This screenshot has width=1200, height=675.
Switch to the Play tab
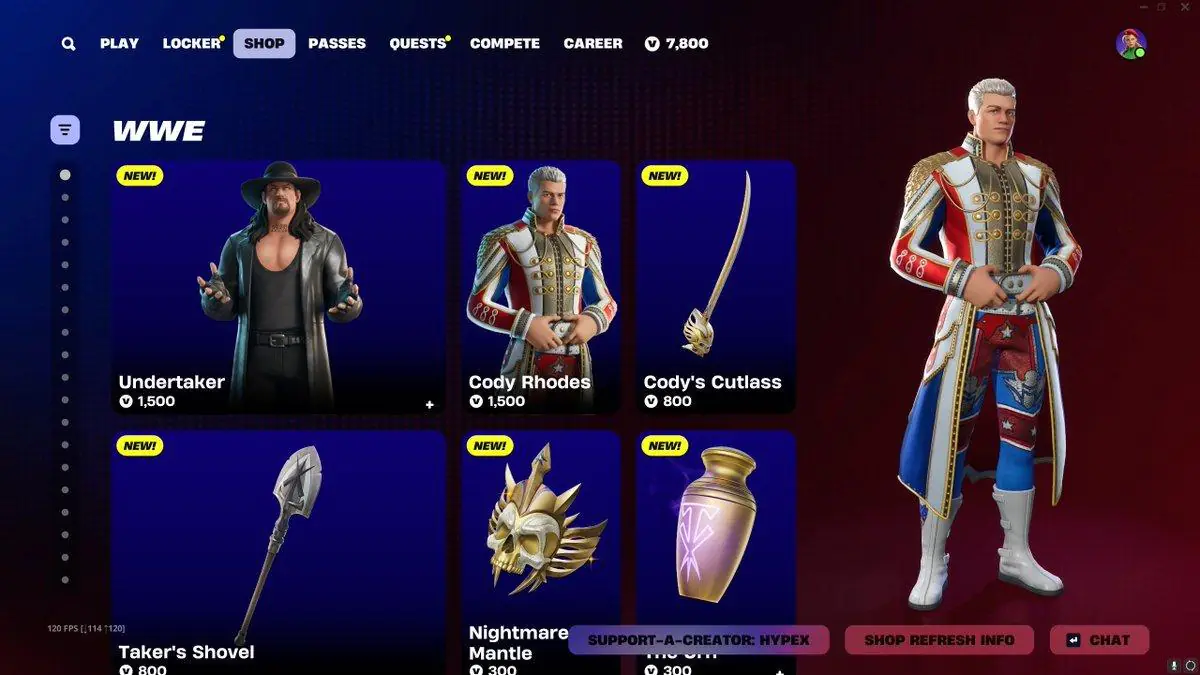coord(119,44)
